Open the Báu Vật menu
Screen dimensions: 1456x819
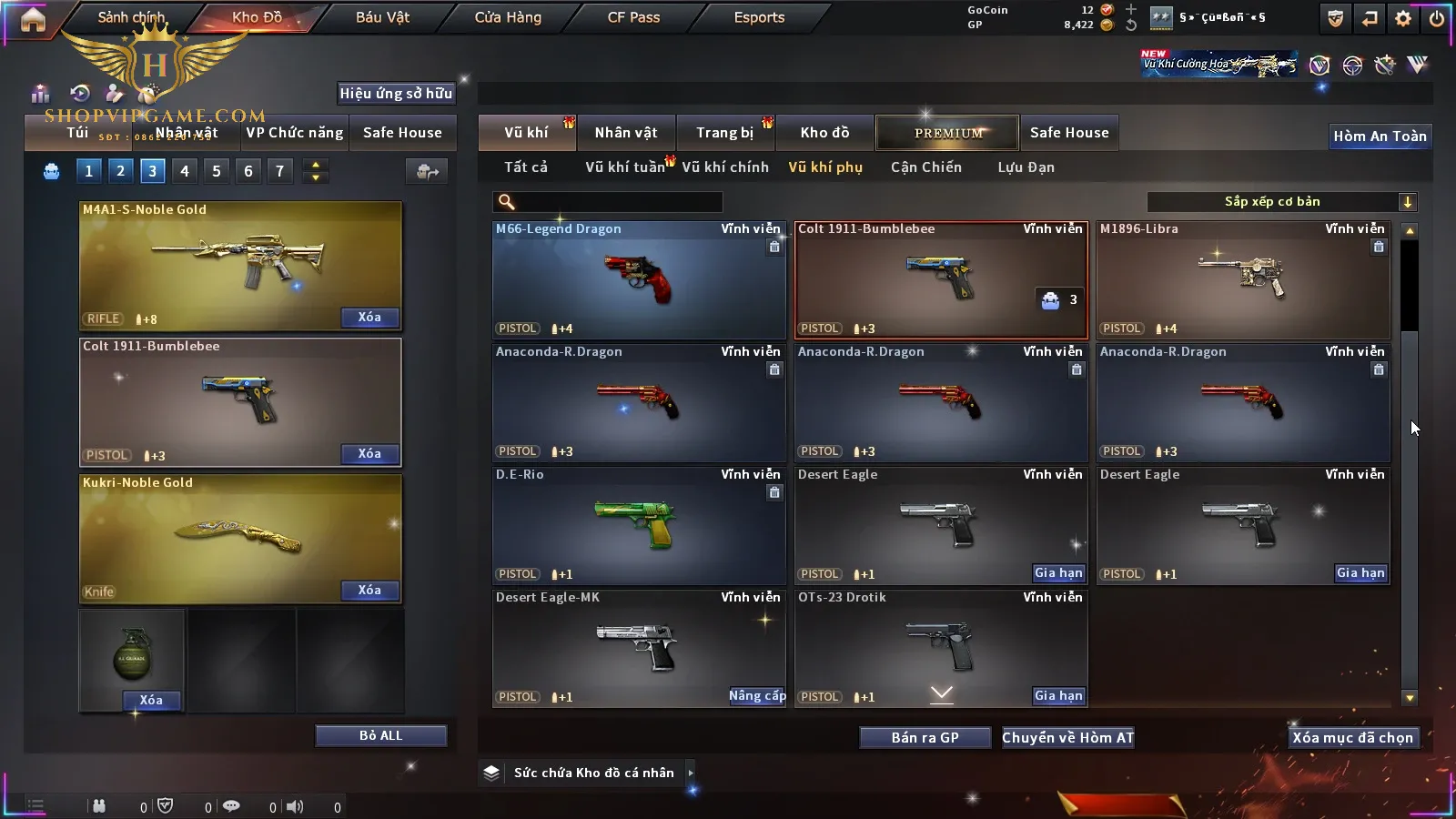382,17
